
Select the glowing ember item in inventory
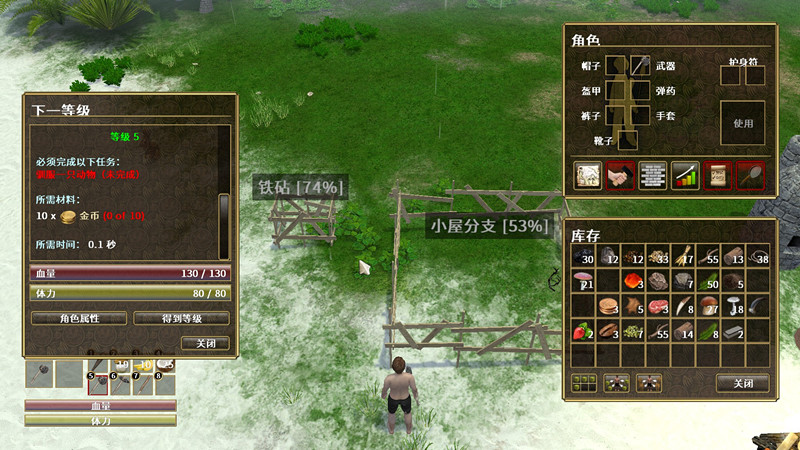pos(634,281)
